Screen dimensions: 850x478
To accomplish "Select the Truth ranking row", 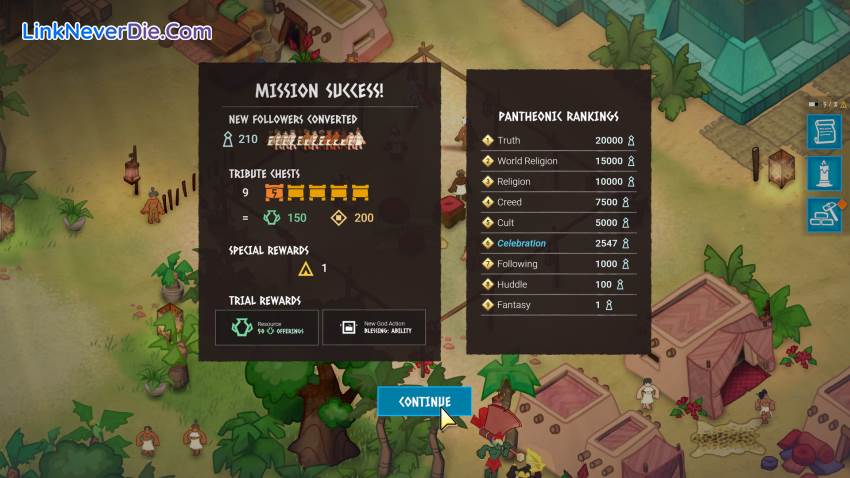I will (x=558, y=141).
